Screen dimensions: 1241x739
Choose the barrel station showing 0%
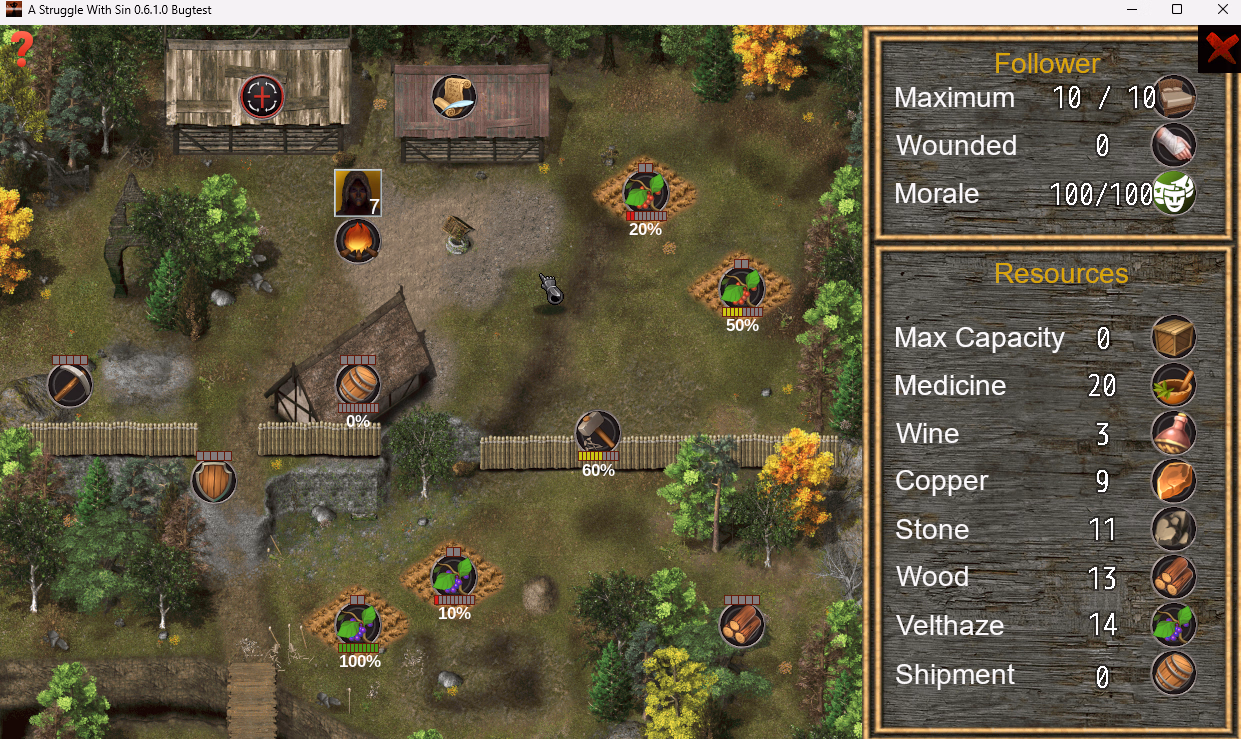[x=358, y=384]
